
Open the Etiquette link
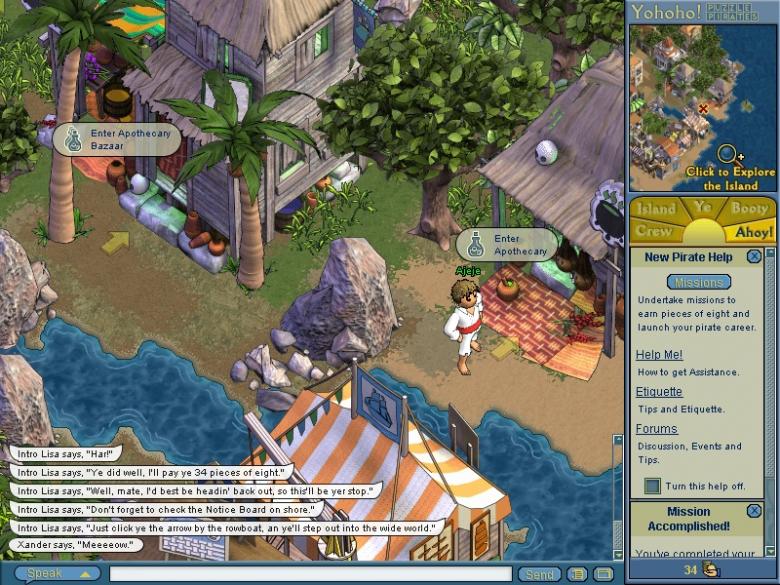pos(659,392)
